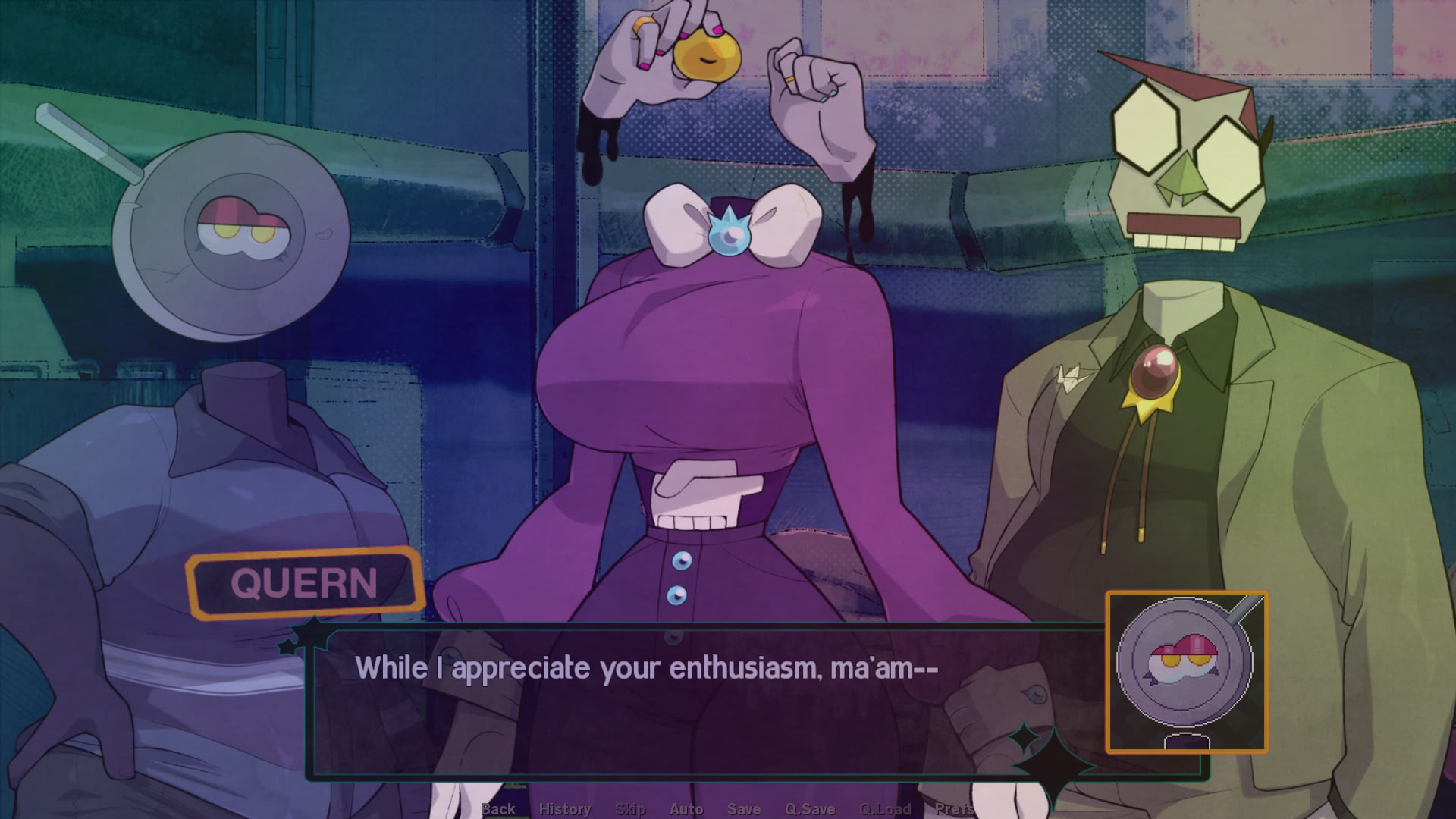This screenshot has width=1456, height=819.
Task: Quick save using Q.Save
Action: click(x=810, y=809)
